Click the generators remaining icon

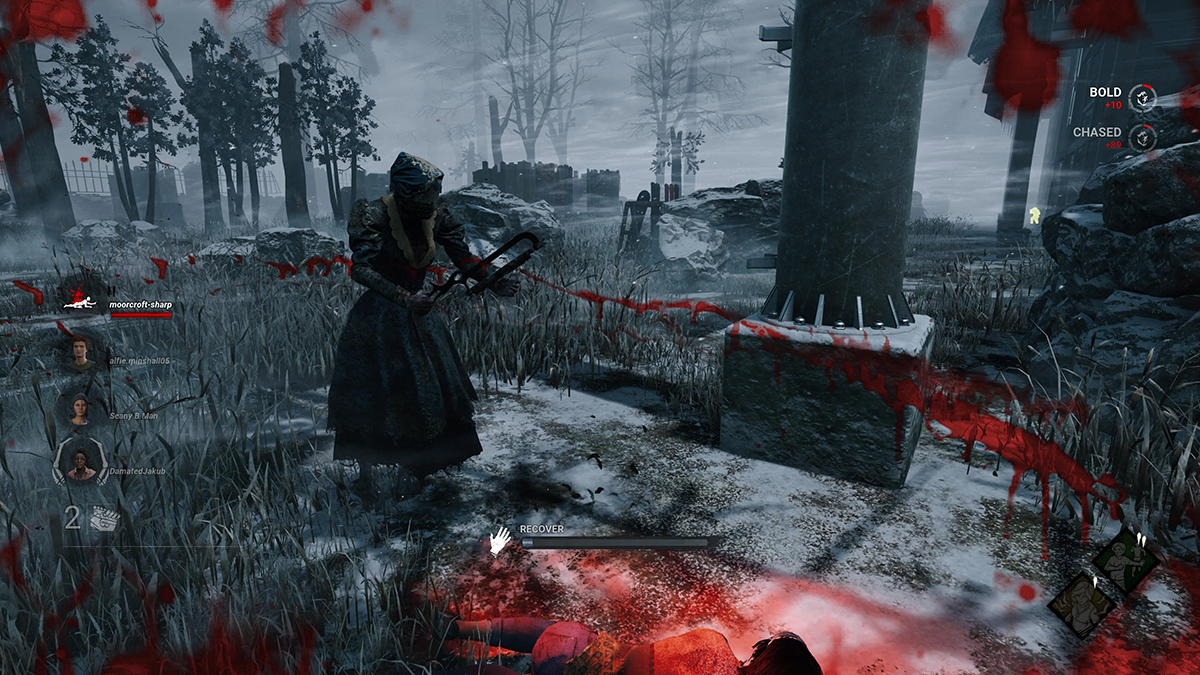(x=103, y=518)
